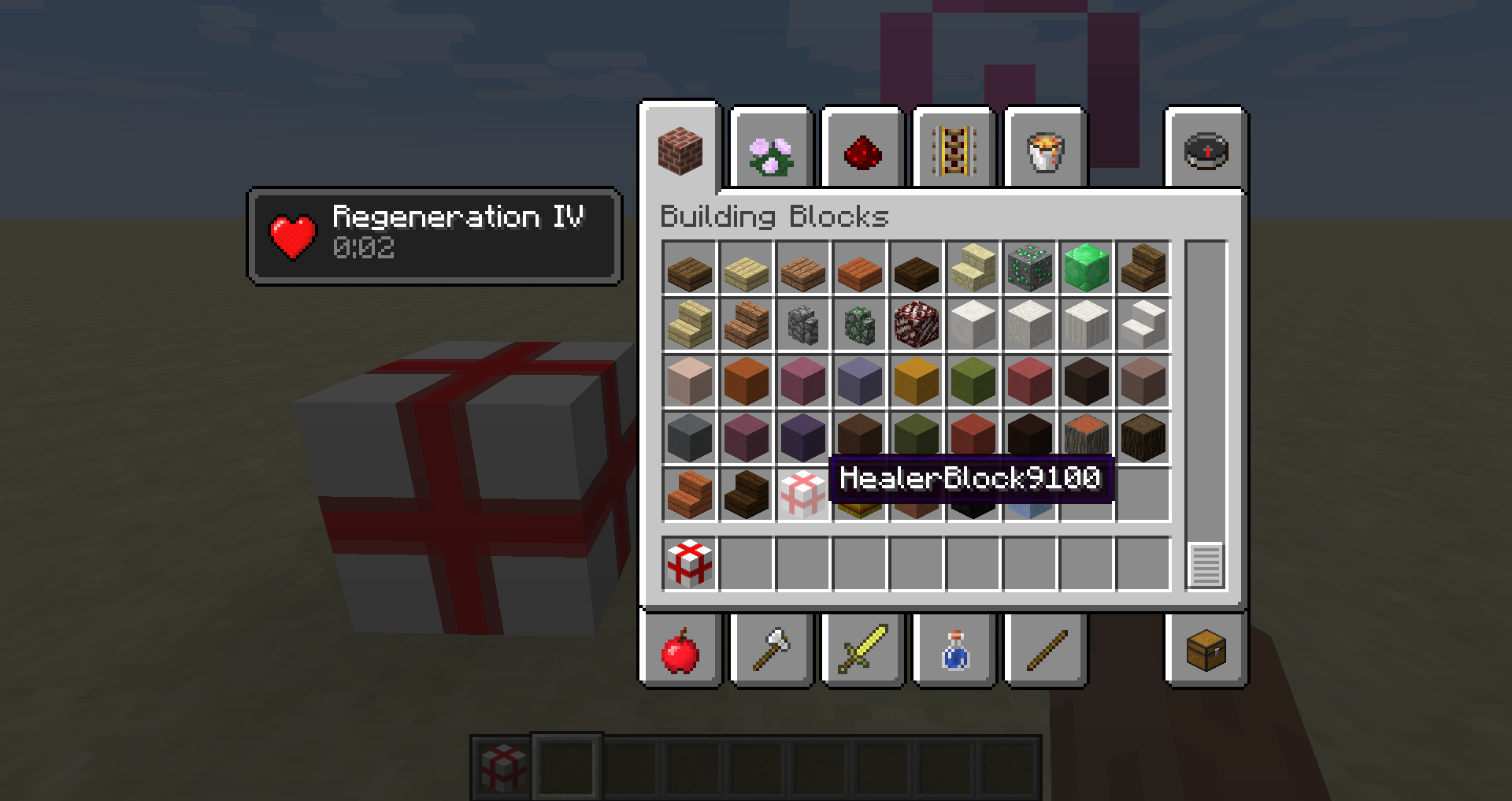The image size is (1512, 801).
Task: Pick the bookshelf-style sandstone stairs block
Action: tap(973, 268)
